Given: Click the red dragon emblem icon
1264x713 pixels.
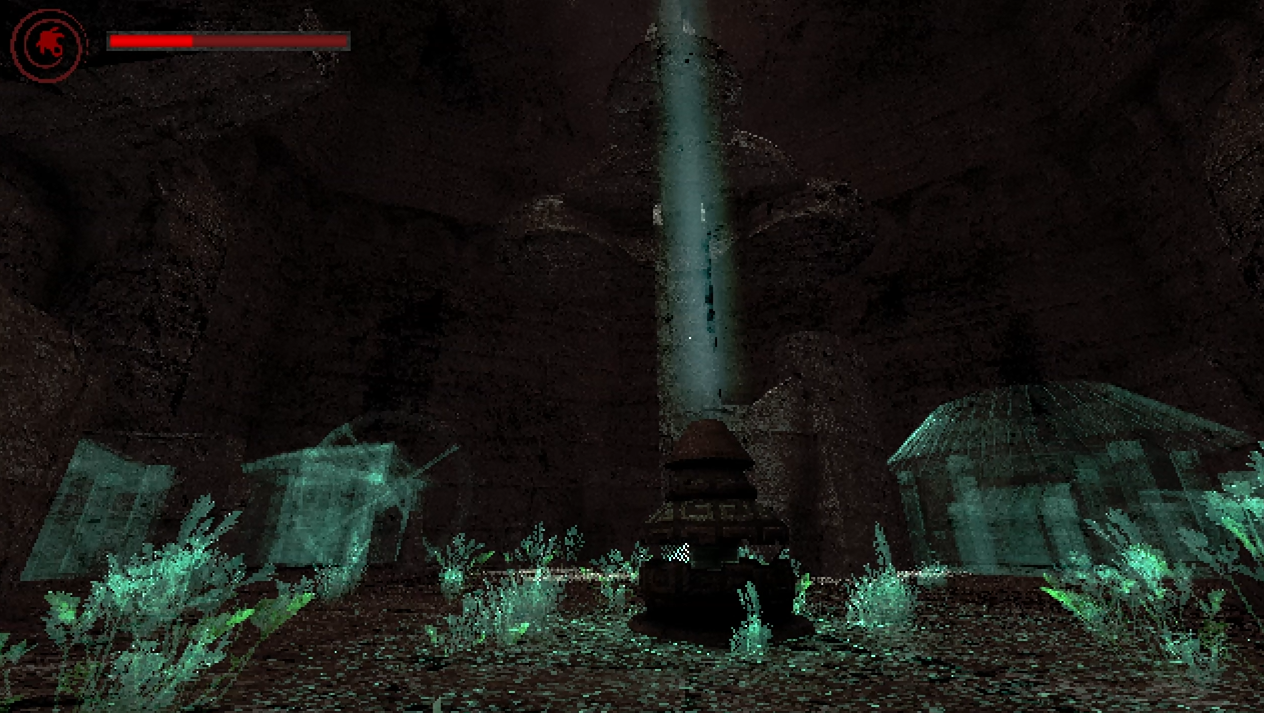Looking at the screenshot, I should coord(48,44).
